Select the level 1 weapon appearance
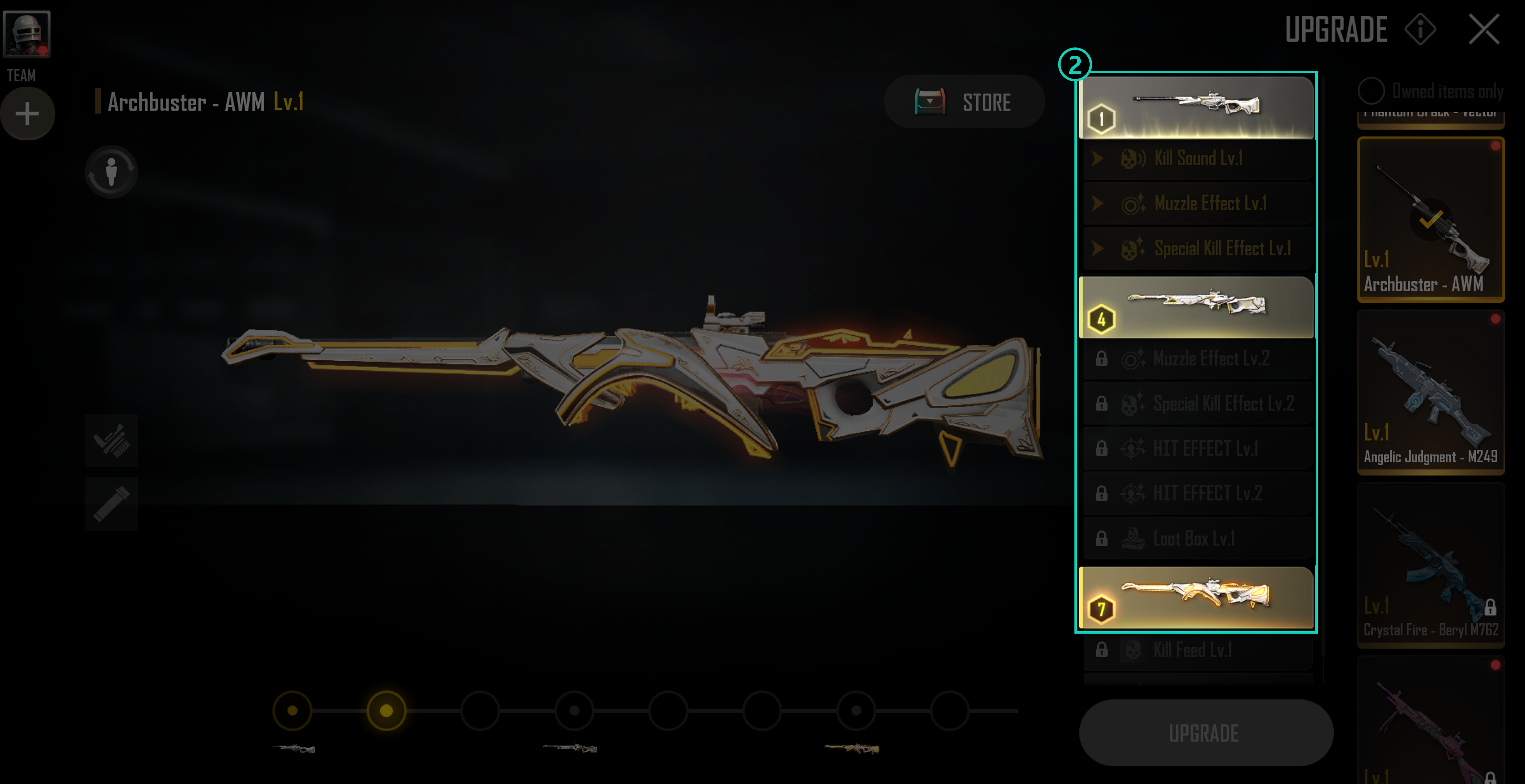Viewport: 1525px width, 784px height. (x=1195, y=107)
